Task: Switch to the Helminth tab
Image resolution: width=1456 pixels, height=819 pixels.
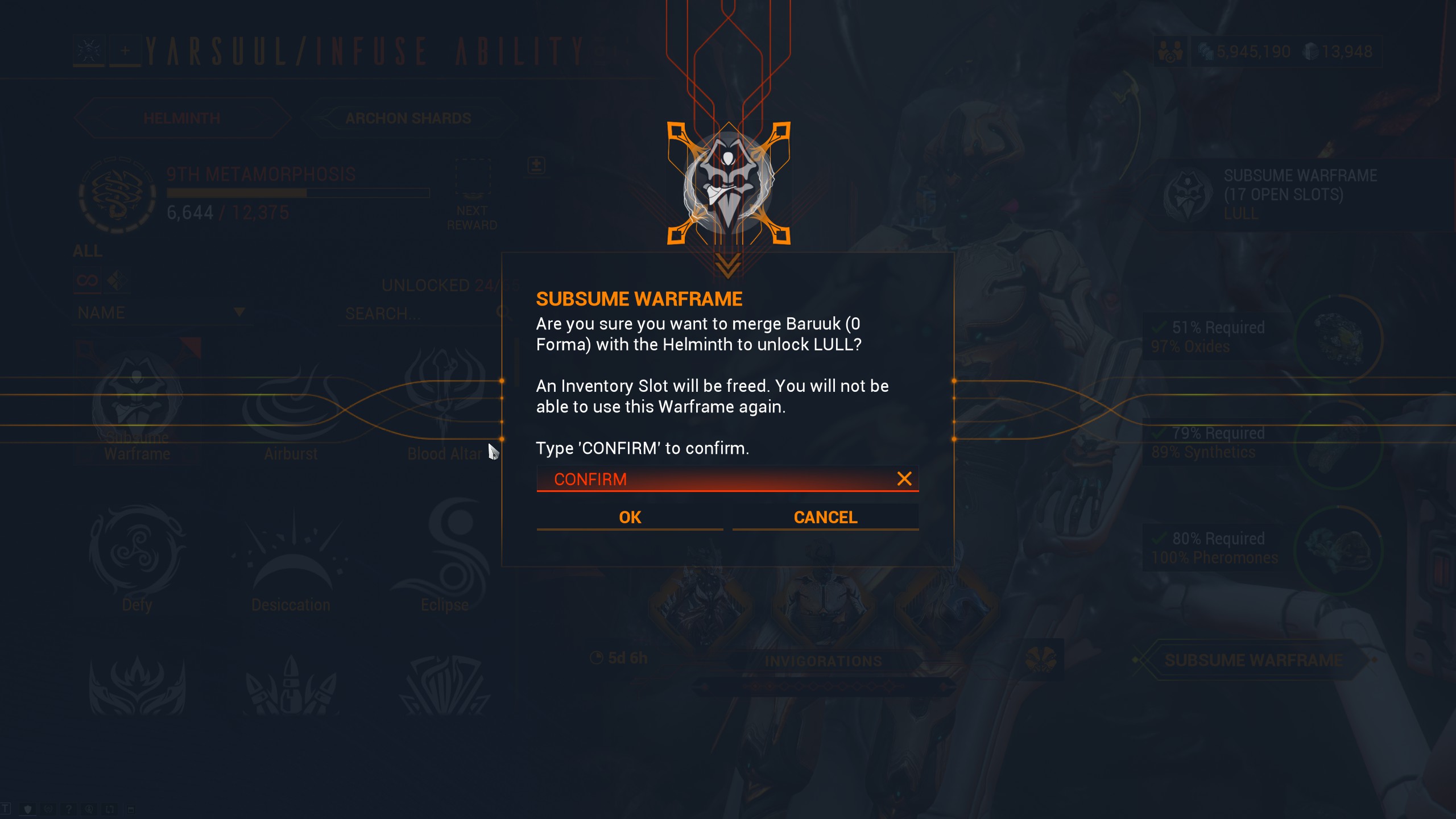Action: (182, 118)
